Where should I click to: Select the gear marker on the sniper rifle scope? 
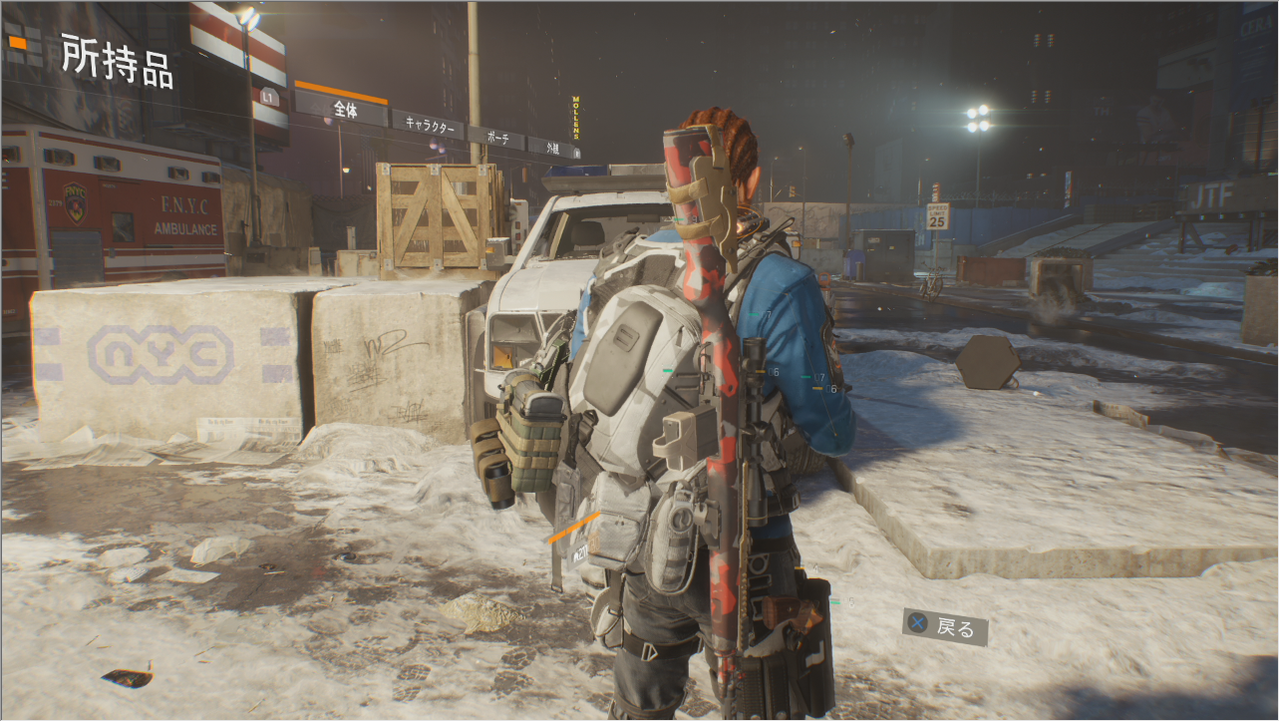tap(759, 371)
